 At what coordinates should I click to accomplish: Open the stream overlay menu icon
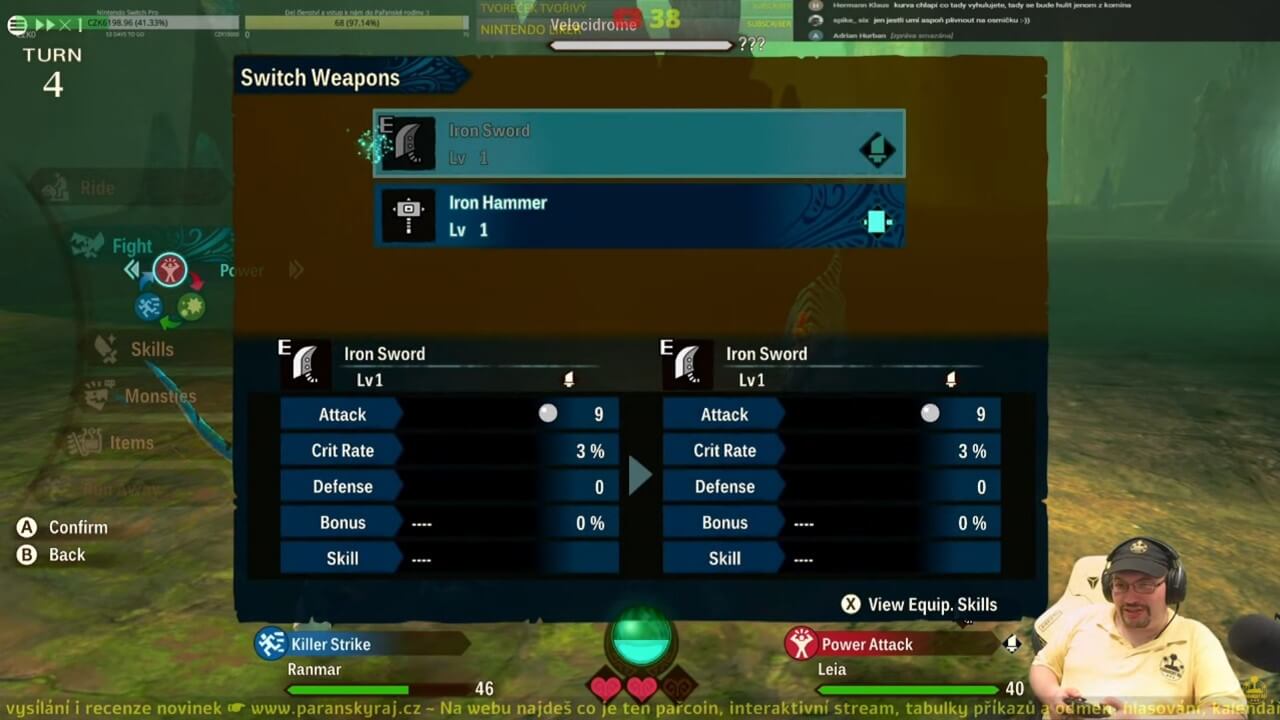pyautogui.click(x=17, y=25)
